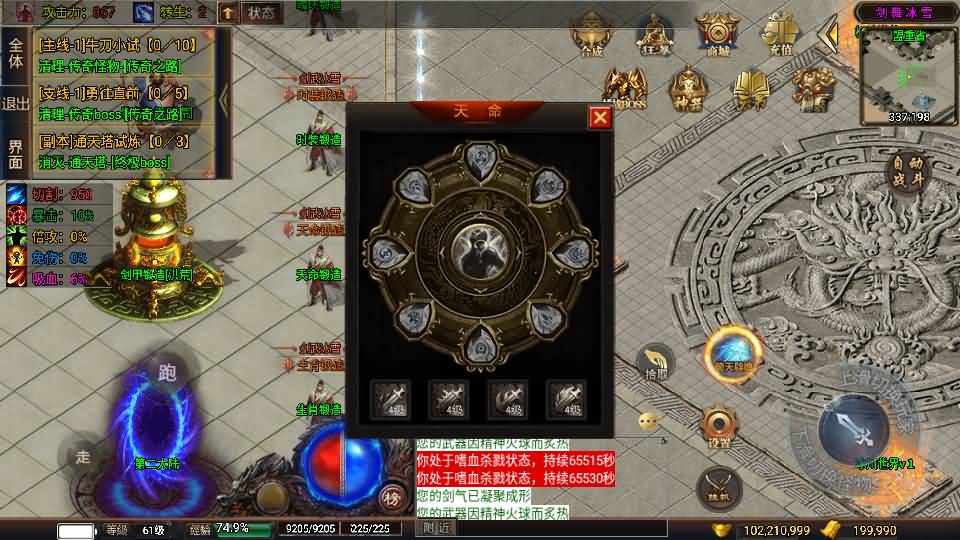The width and height of the screenshot is (960, 540).
Task: Open the 神器 artifact icon
Action: coord(688,90)
